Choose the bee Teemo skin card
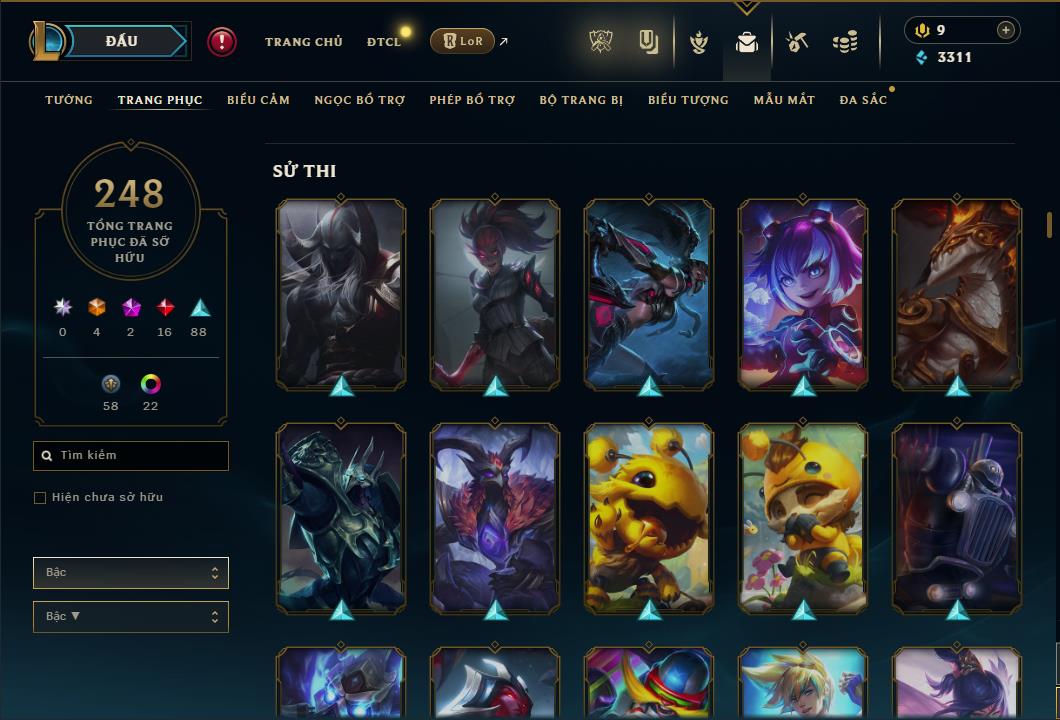Viewport: 1060px width, 720px height. (x=803, y=516)
